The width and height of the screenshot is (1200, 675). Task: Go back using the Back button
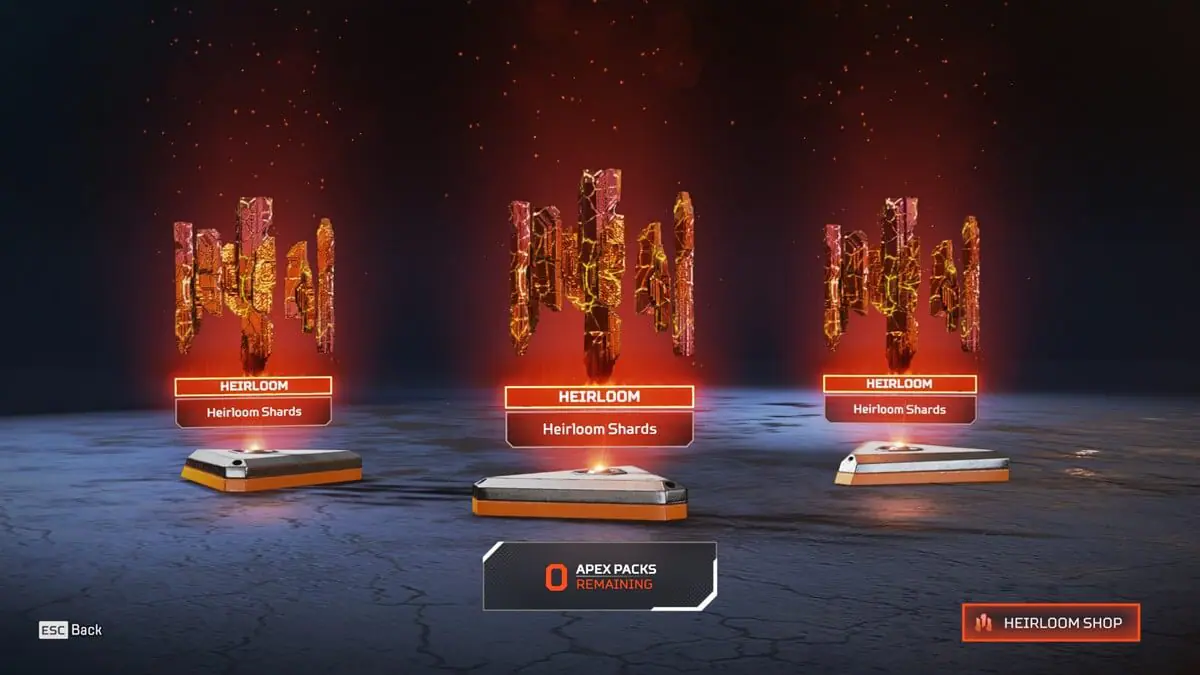coord(71,630)
